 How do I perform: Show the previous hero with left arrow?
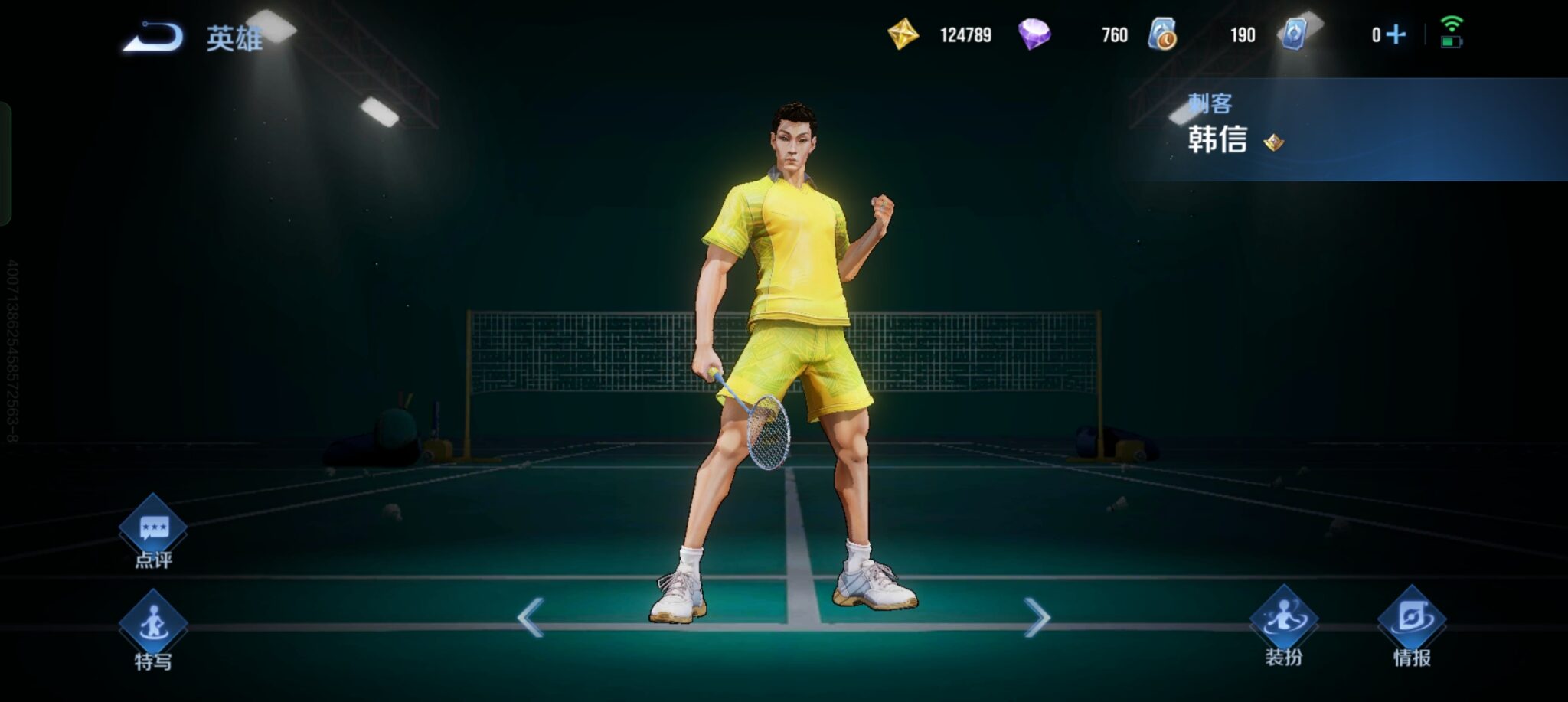(x=530, y=617)
